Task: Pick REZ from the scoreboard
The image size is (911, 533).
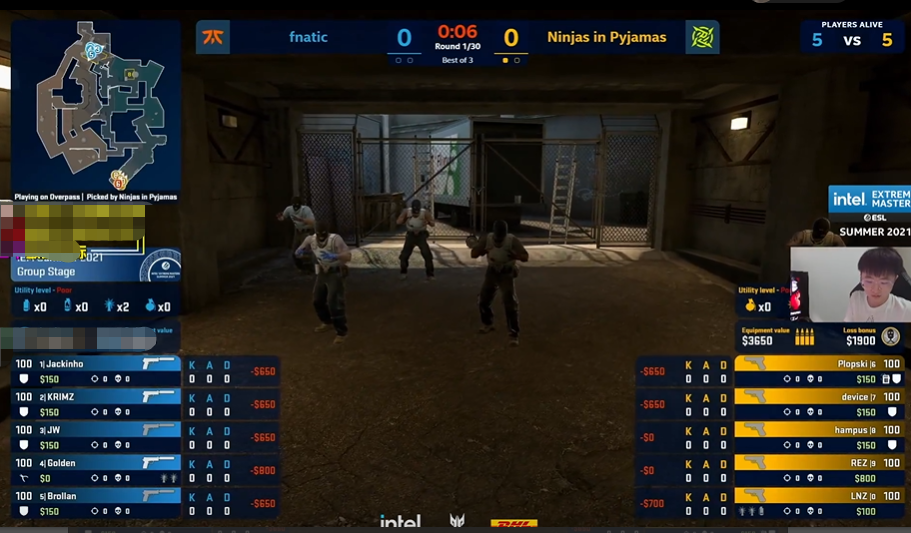Action: pos(818,470)
